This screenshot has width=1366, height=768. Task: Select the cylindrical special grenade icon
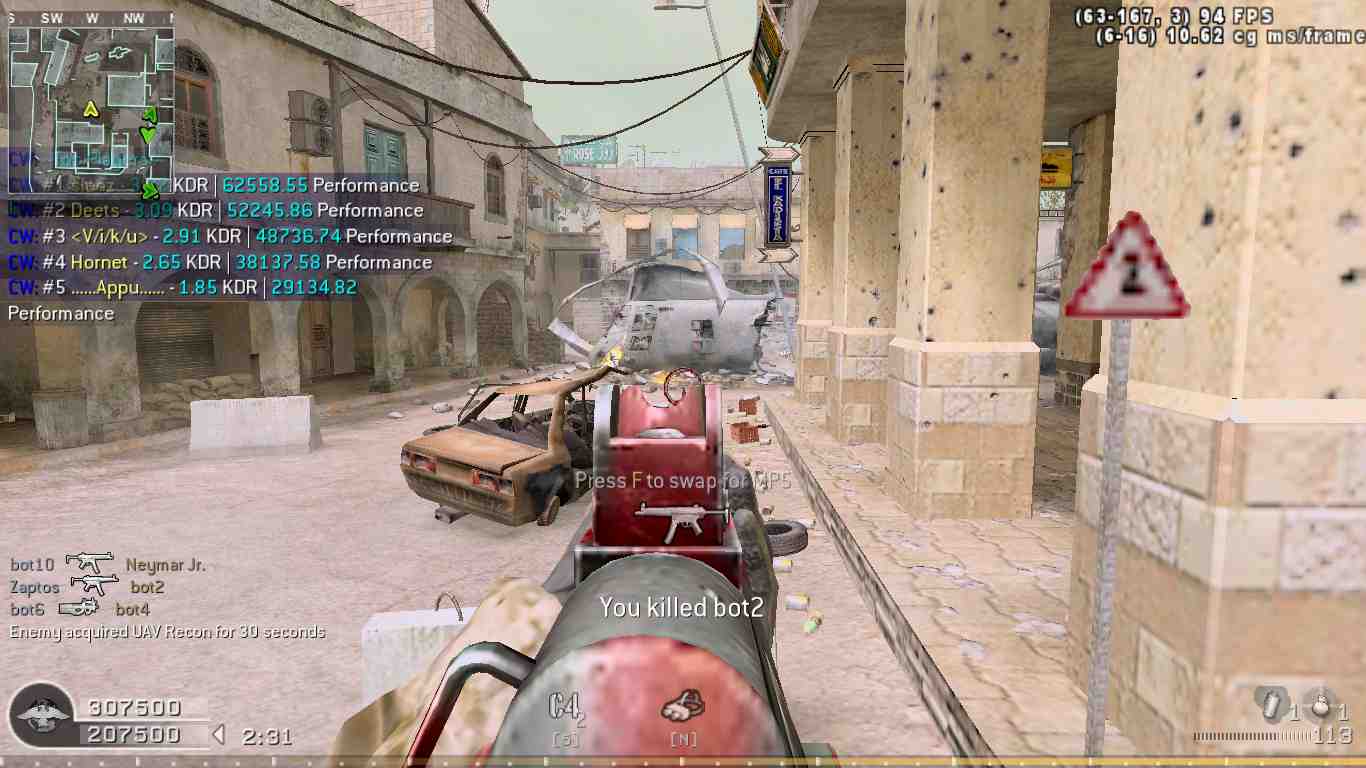[x=1272, y=704]
